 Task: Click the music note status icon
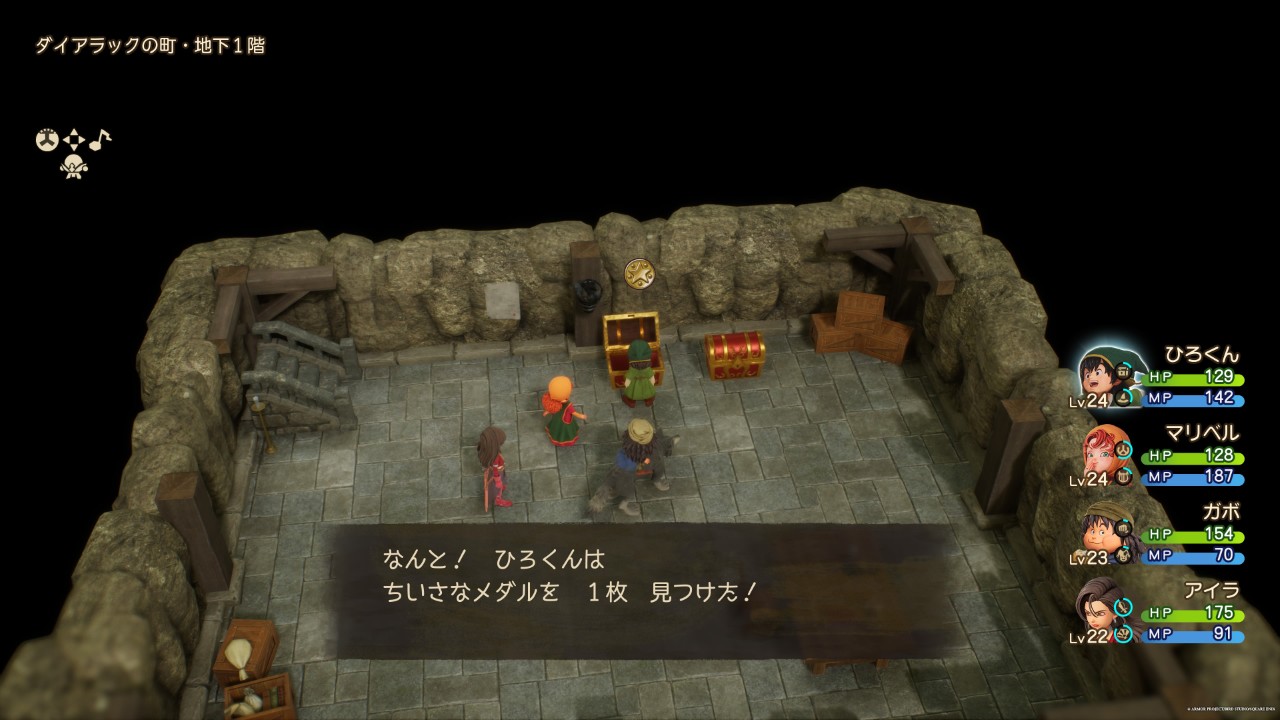[x=101, y=139]
